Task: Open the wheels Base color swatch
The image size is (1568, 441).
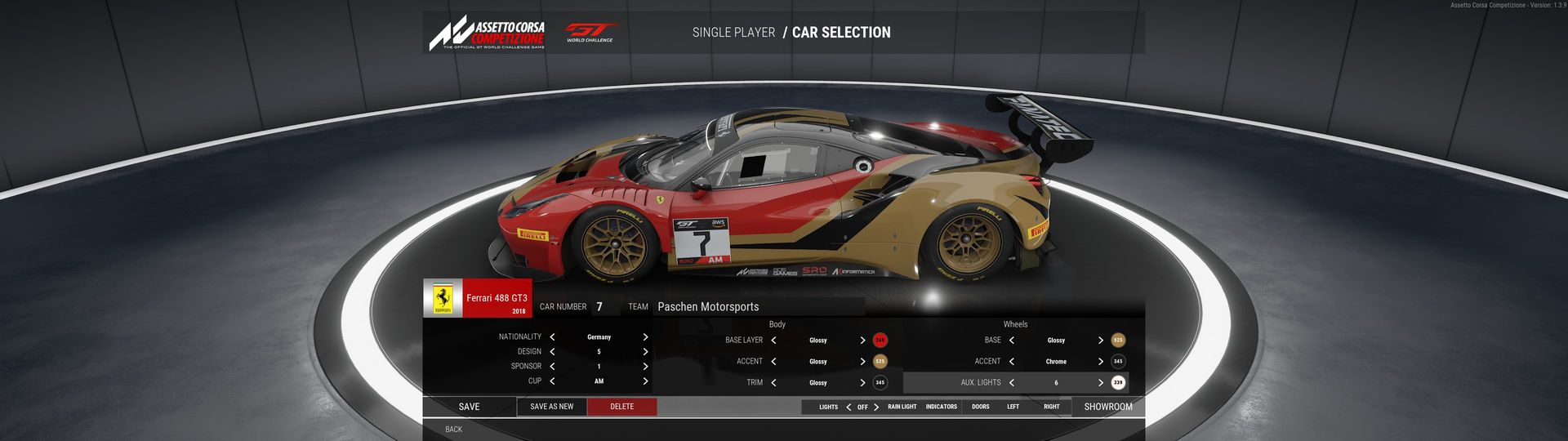Action: tap(1118, 341)
